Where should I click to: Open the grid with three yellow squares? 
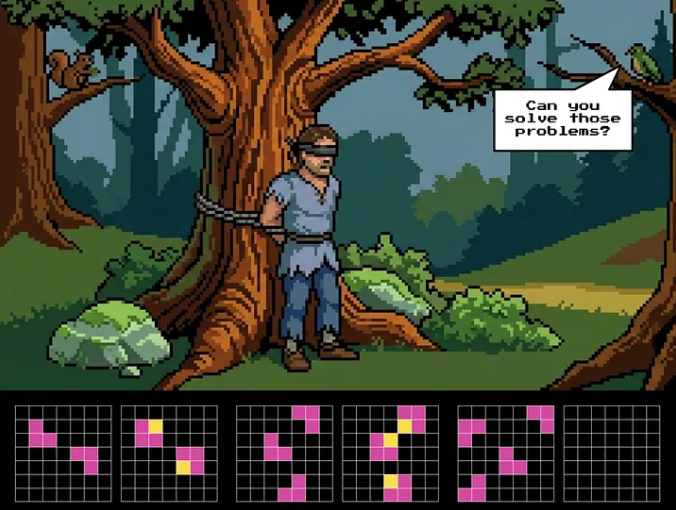pyautogui.click(x=390, y=453)
